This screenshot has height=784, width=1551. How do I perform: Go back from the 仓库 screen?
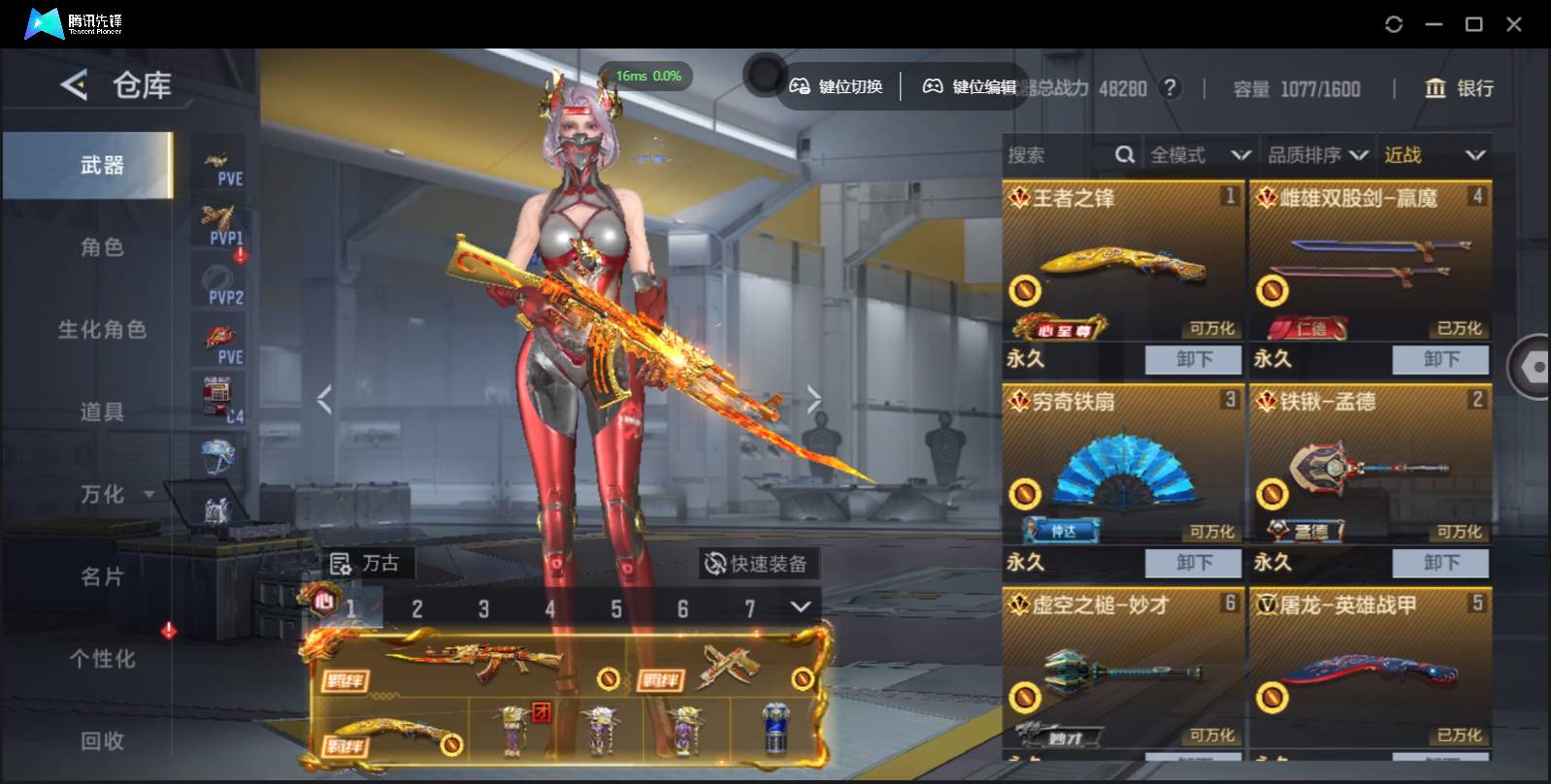pyautogui.click(x=74, y=85)
